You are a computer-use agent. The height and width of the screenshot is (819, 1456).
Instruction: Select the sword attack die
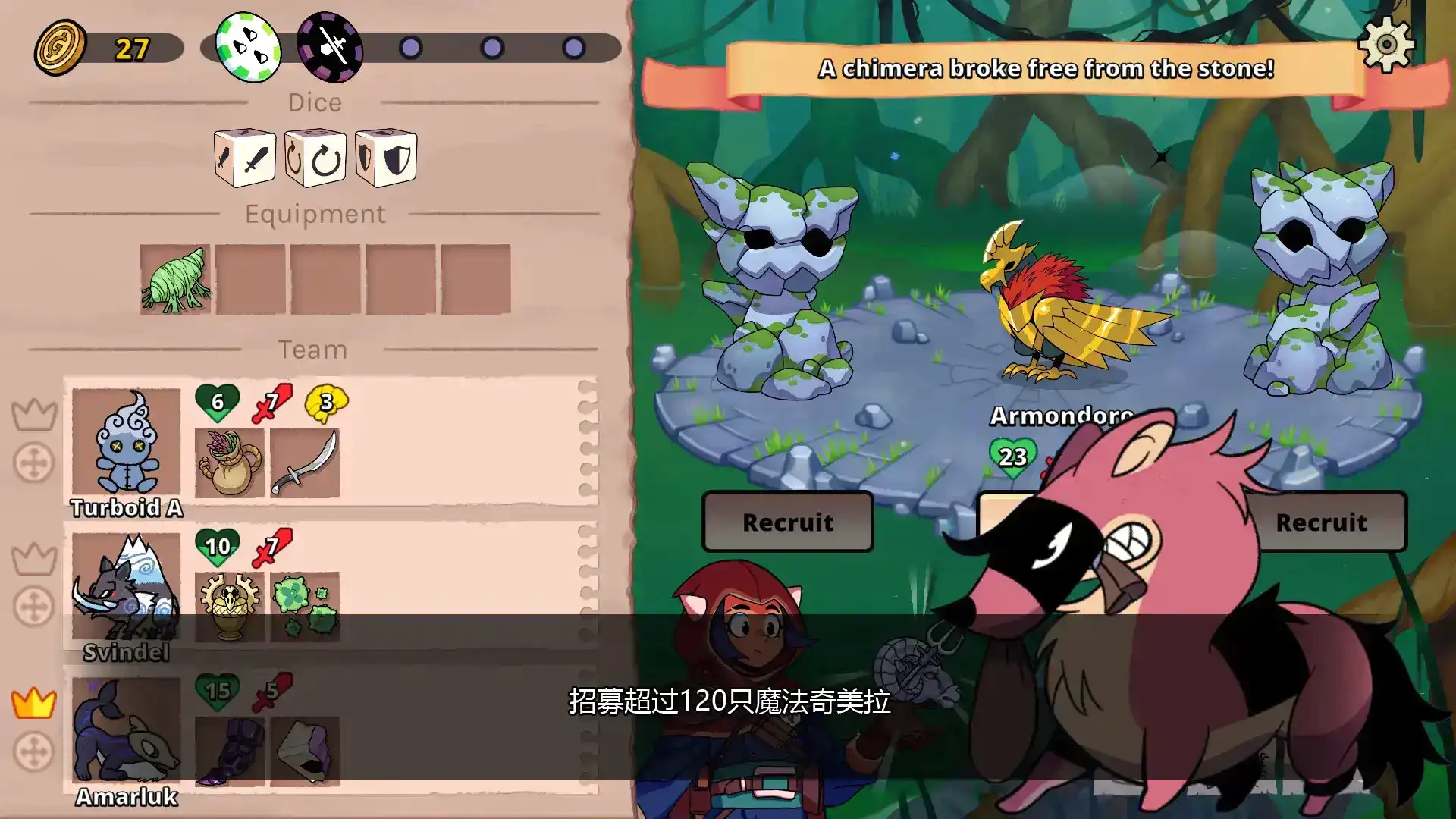(243, 159)
